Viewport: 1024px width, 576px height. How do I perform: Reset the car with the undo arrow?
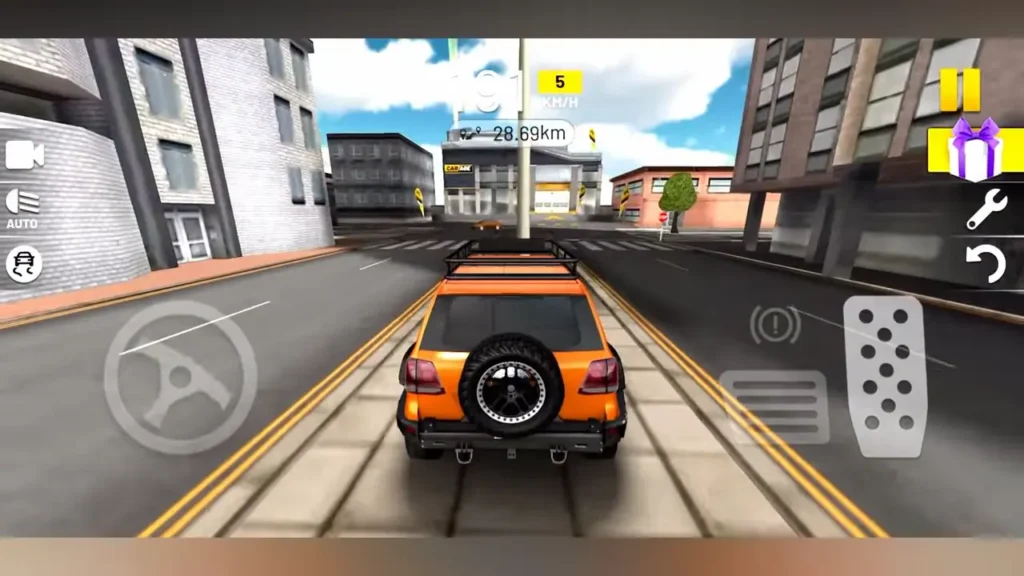coord(985,264)
